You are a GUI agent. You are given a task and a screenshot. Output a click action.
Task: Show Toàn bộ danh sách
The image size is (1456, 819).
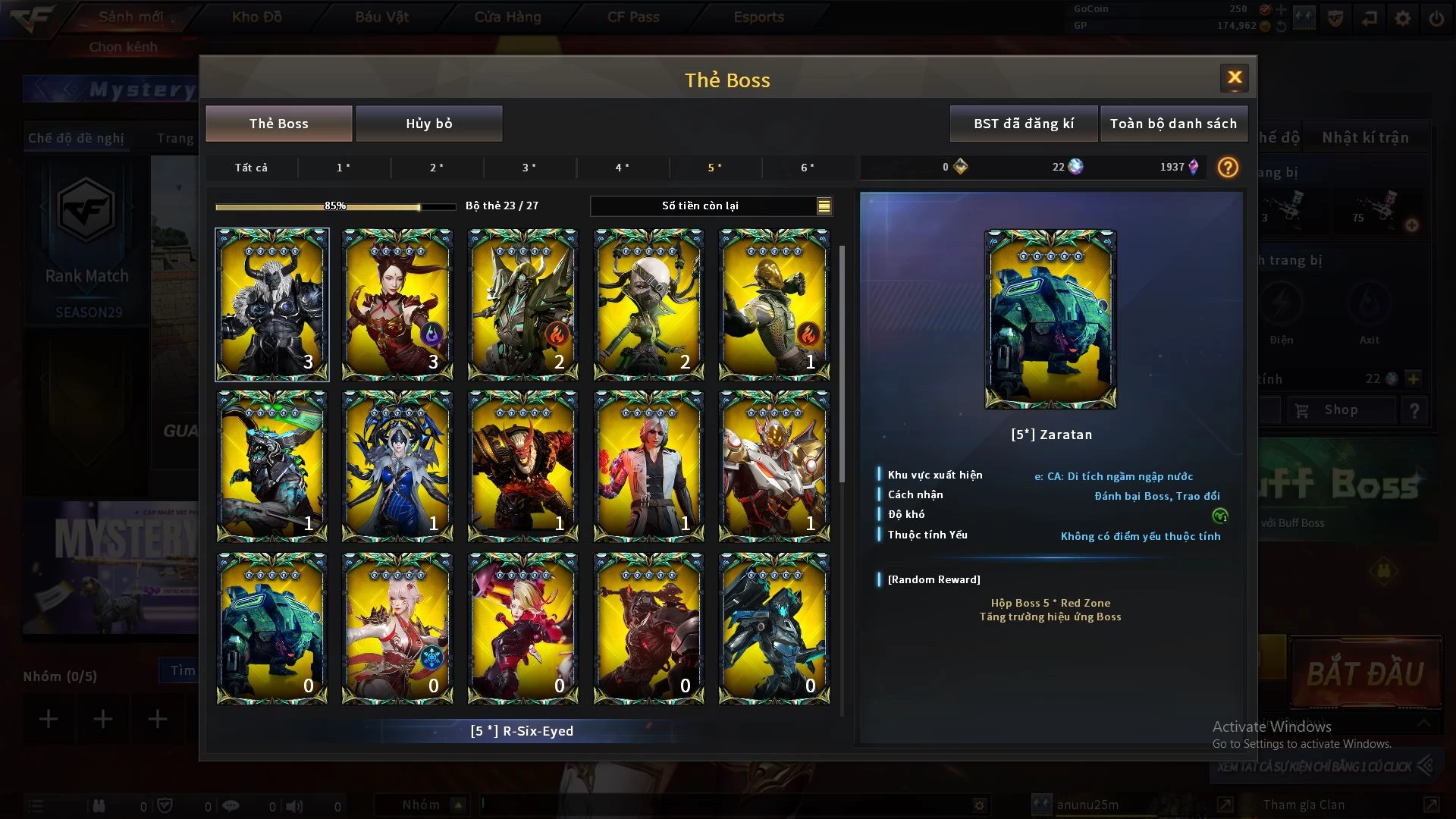1172,124
